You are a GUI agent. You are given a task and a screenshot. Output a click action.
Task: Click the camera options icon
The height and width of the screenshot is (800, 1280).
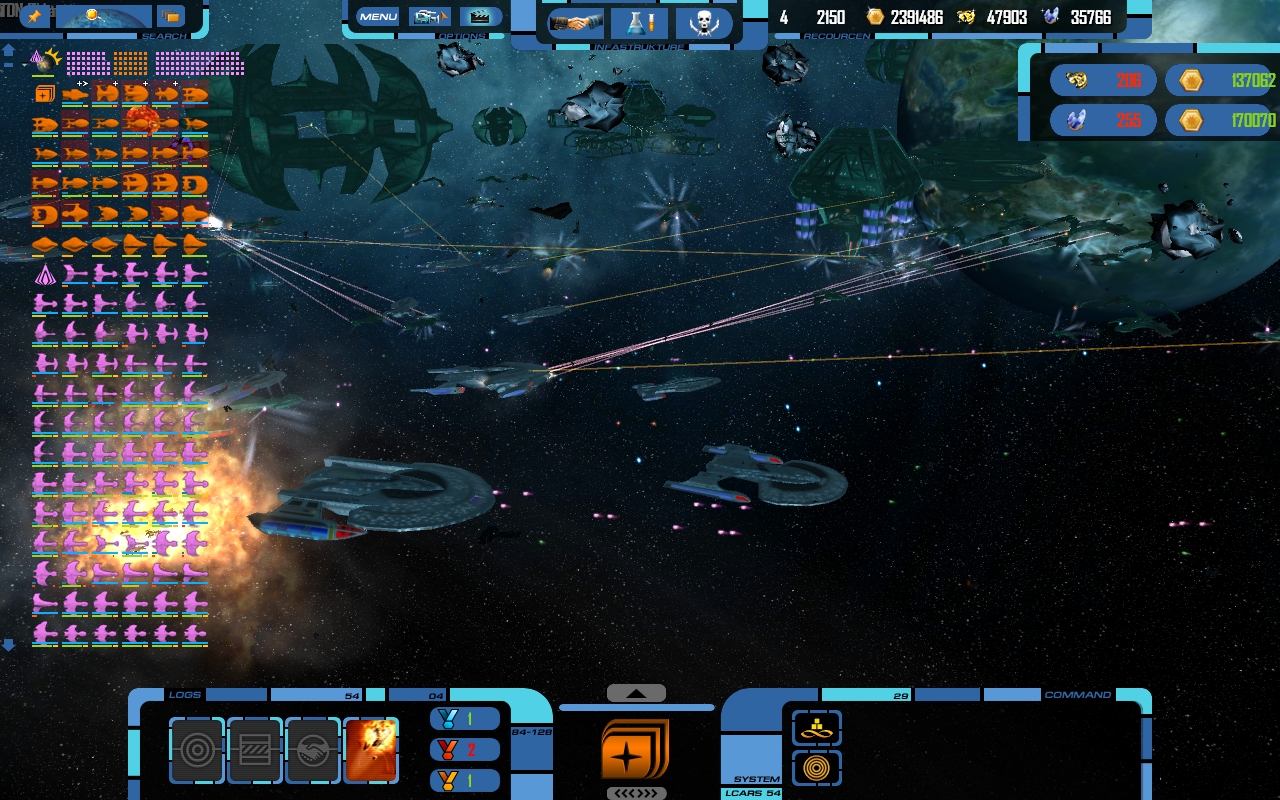pyautogui.click(x=429, y=16)
